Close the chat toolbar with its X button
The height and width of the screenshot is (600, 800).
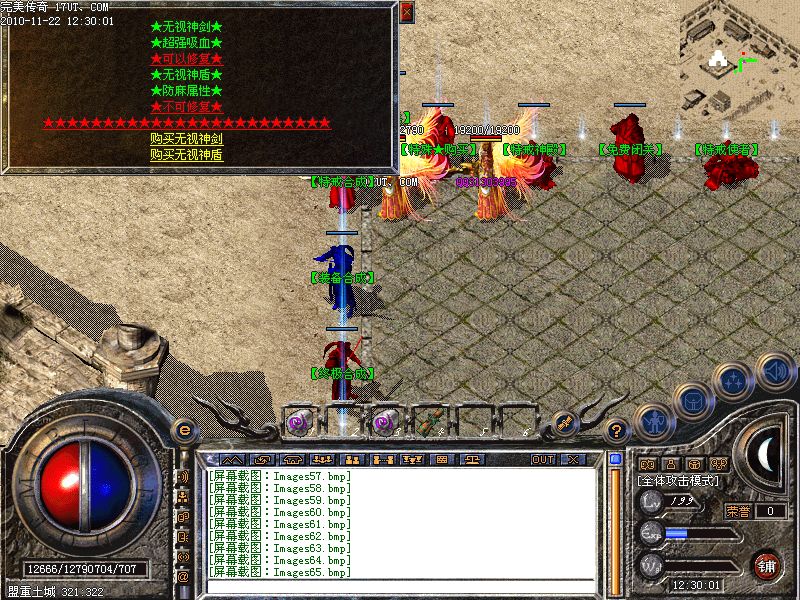[572, 459]
